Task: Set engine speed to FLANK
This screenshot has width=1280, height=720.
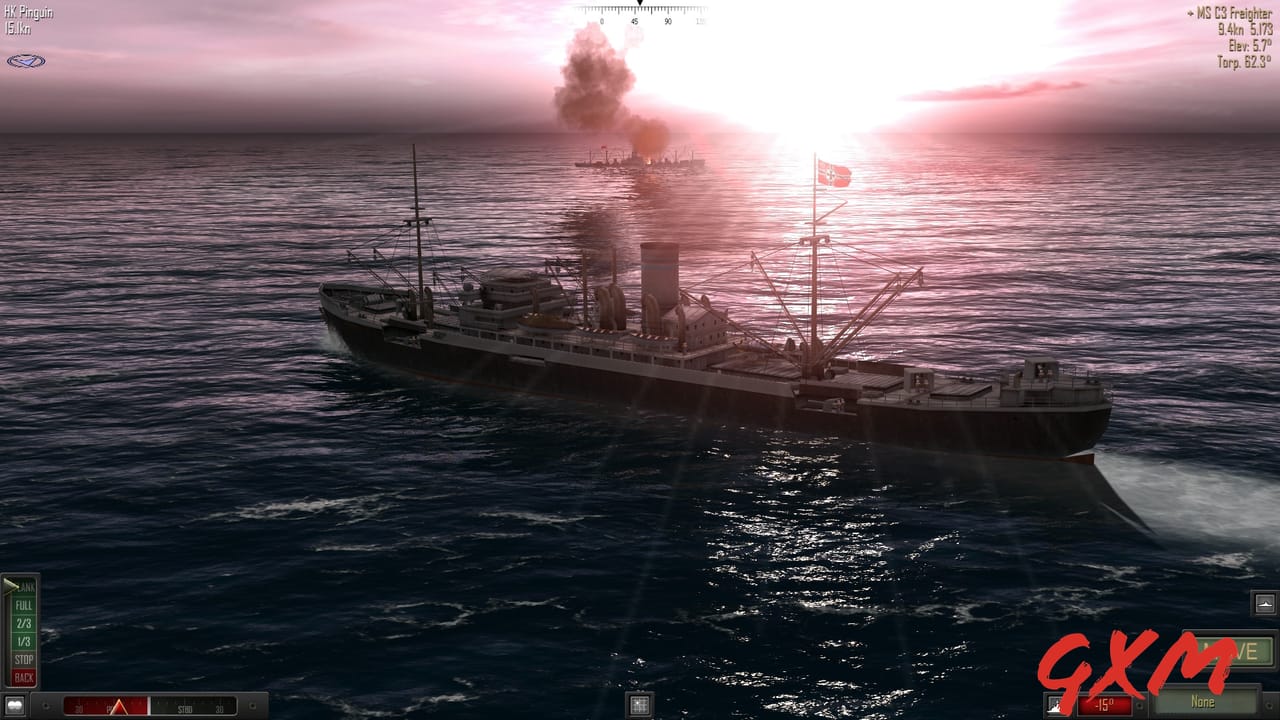Action: pyautogui.click(x=24, y=586)
